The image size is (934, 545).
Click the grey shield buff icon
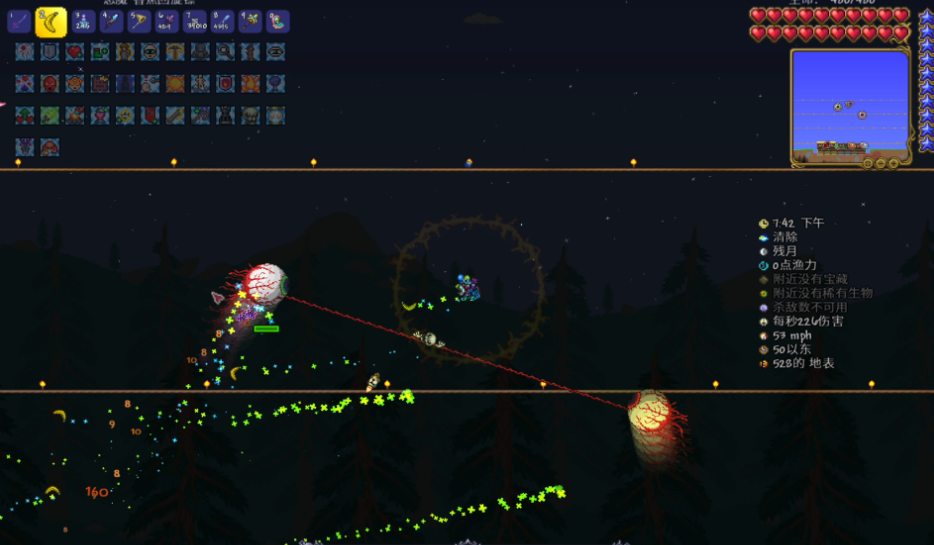click(50, 51)
